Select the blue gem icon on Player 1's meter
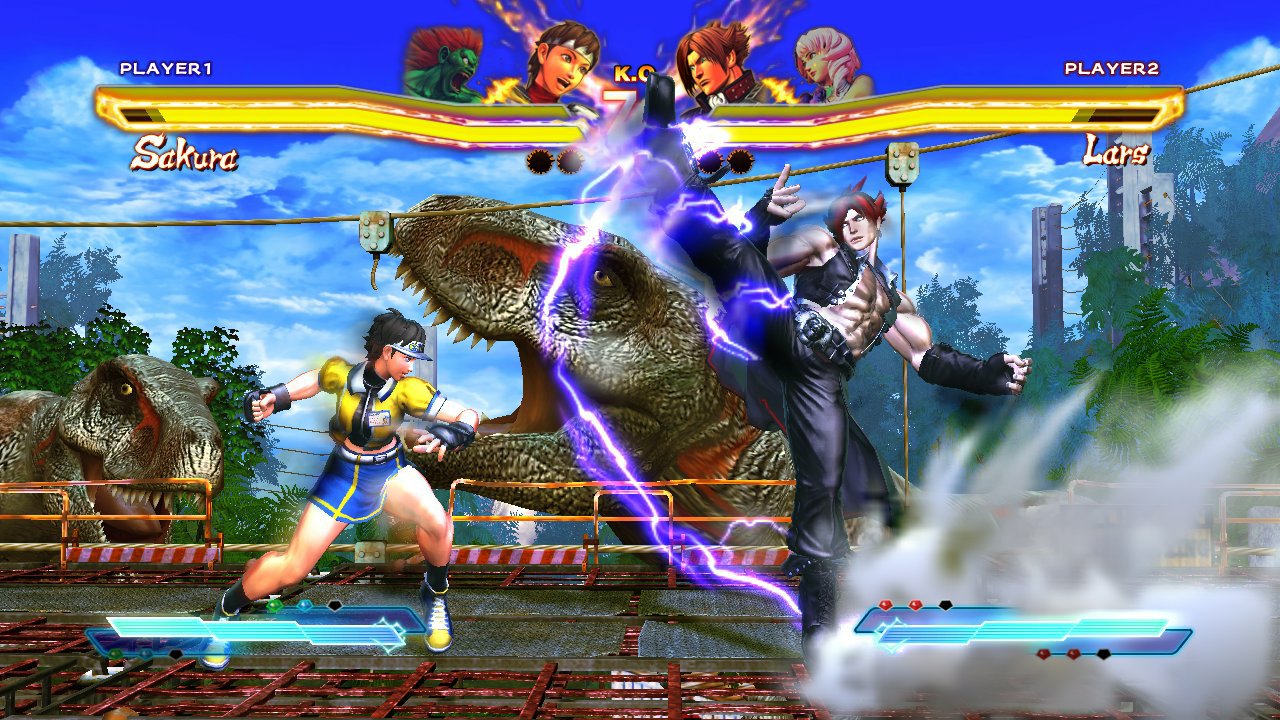 [305, 605]
